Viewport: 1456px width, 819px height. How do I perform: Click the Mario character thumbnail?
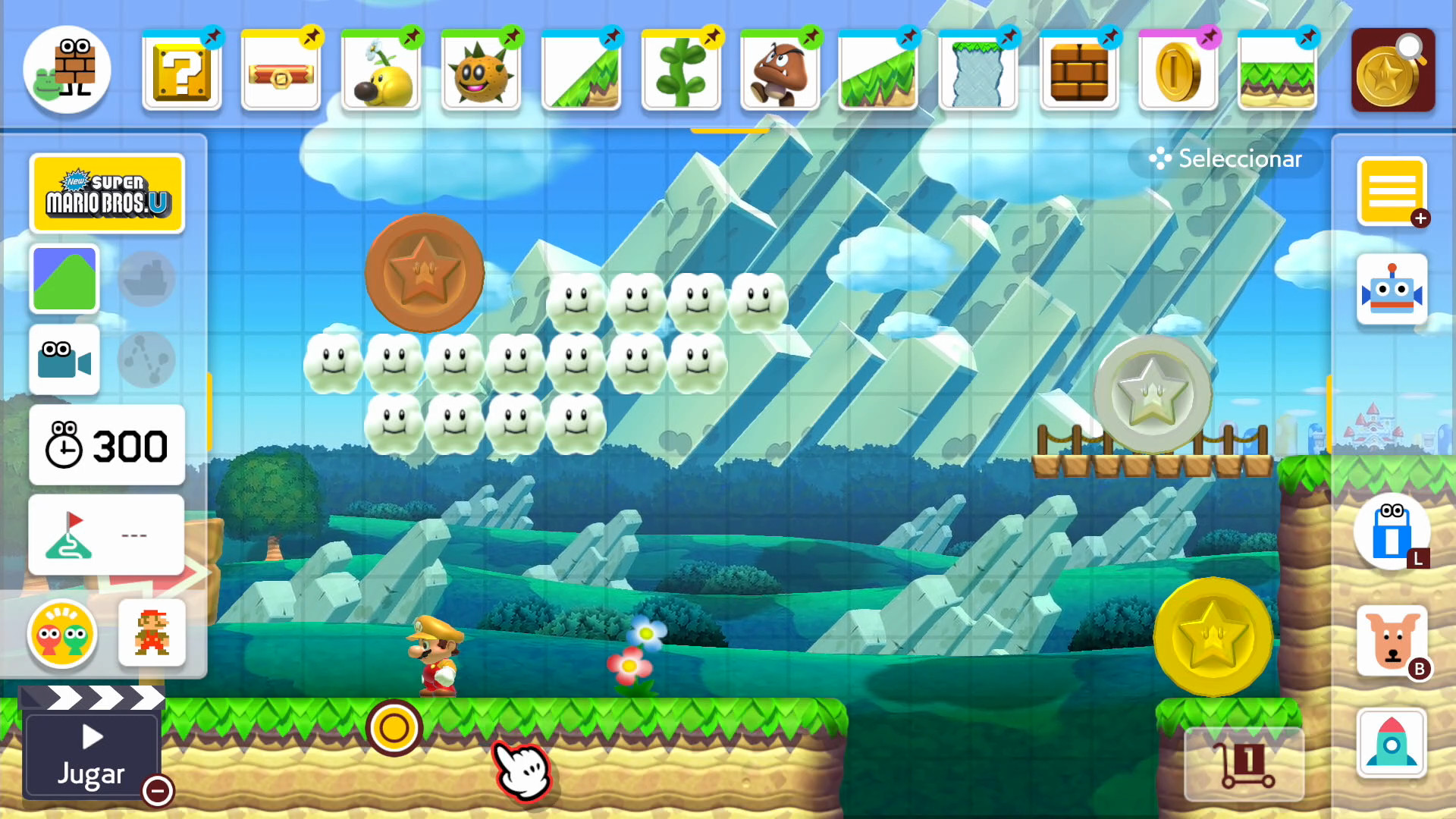(x=152, y=634)
